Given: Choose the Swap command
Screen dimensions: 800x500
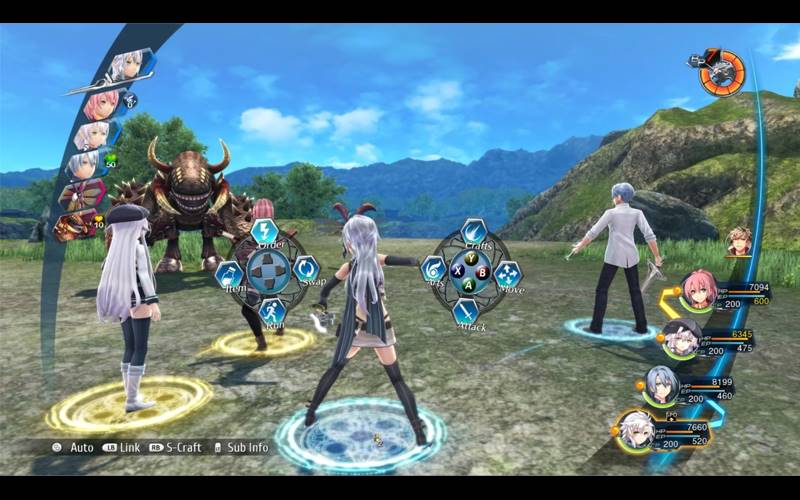Looking at the screenshot, I should point(306,269).
